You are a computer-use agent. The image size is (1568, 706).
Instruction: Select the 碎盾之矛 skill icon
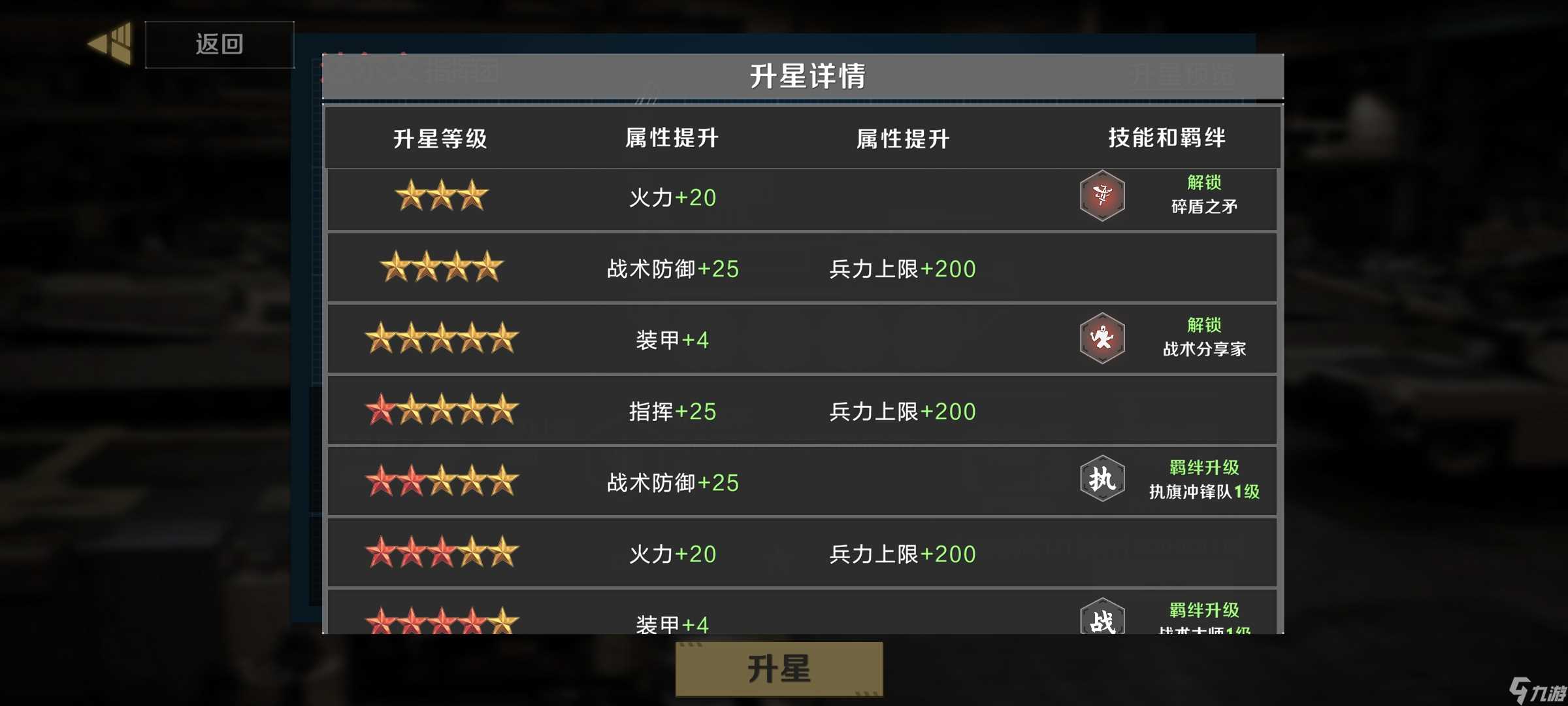[x=1103, y=195]
